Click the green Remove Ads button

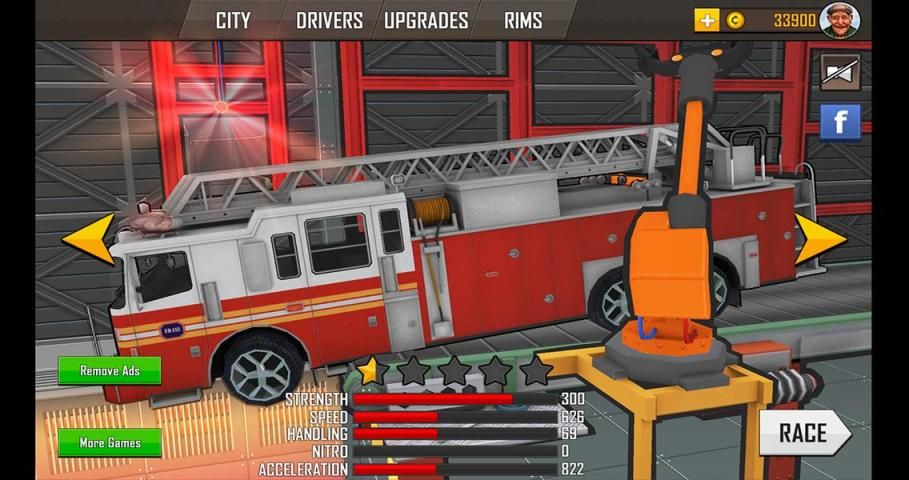click(x=109, y=371)
